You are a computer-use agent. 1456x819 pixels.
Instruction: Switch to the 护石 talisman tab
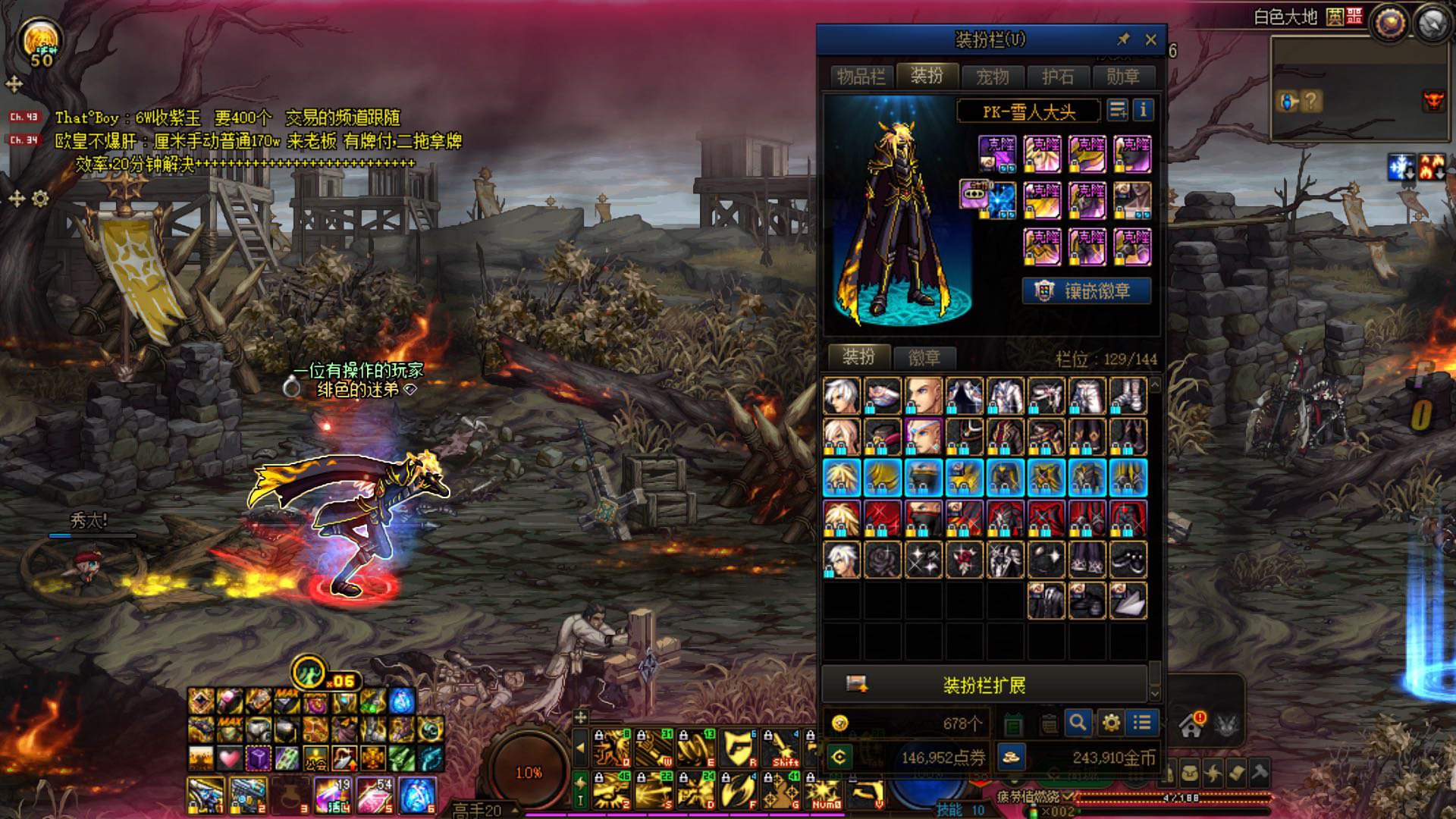(1057, 77)
